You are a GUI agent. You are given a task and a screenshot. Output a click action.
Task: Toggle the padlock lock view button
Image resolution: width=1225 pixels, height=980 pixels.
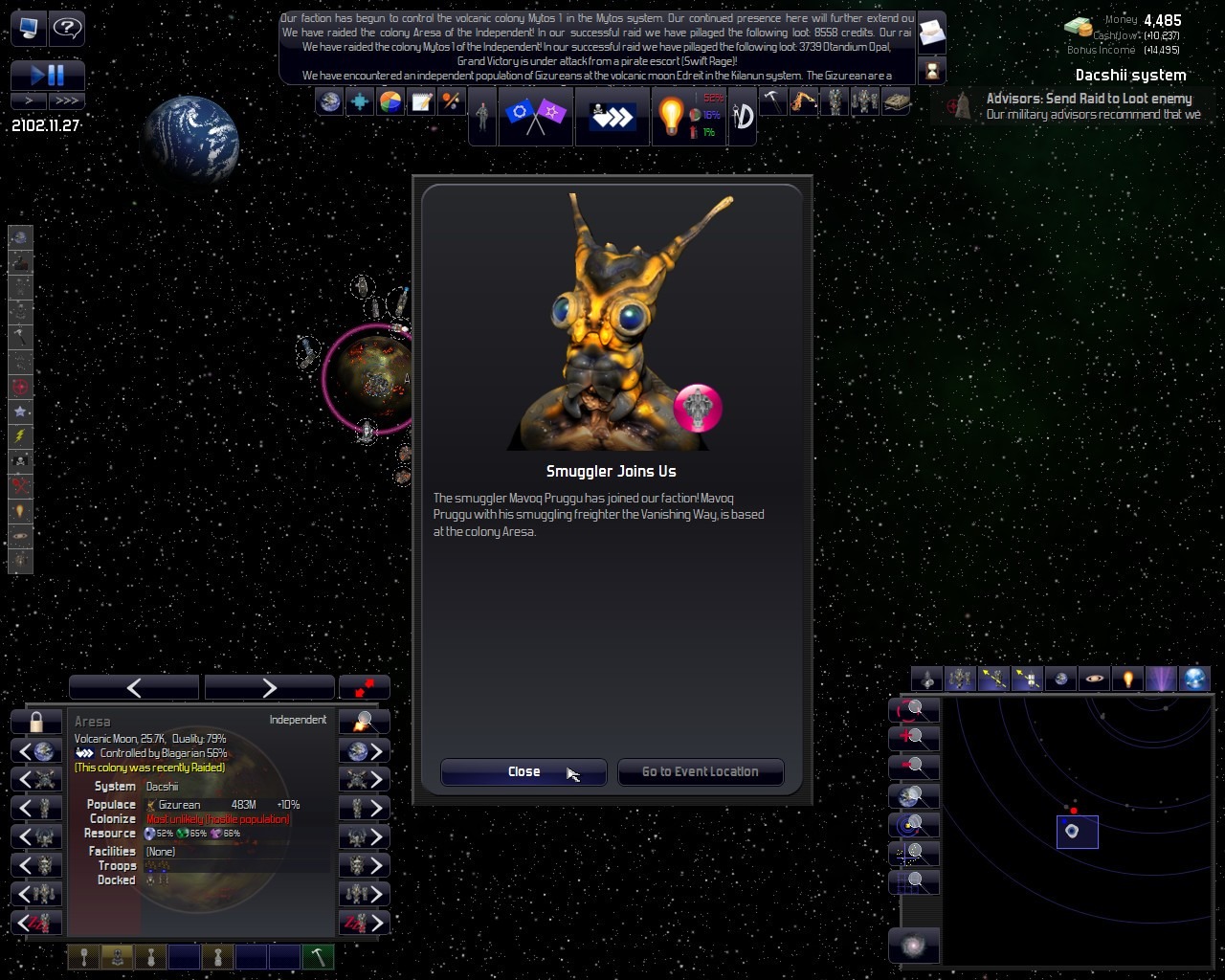tap(36, 722)
